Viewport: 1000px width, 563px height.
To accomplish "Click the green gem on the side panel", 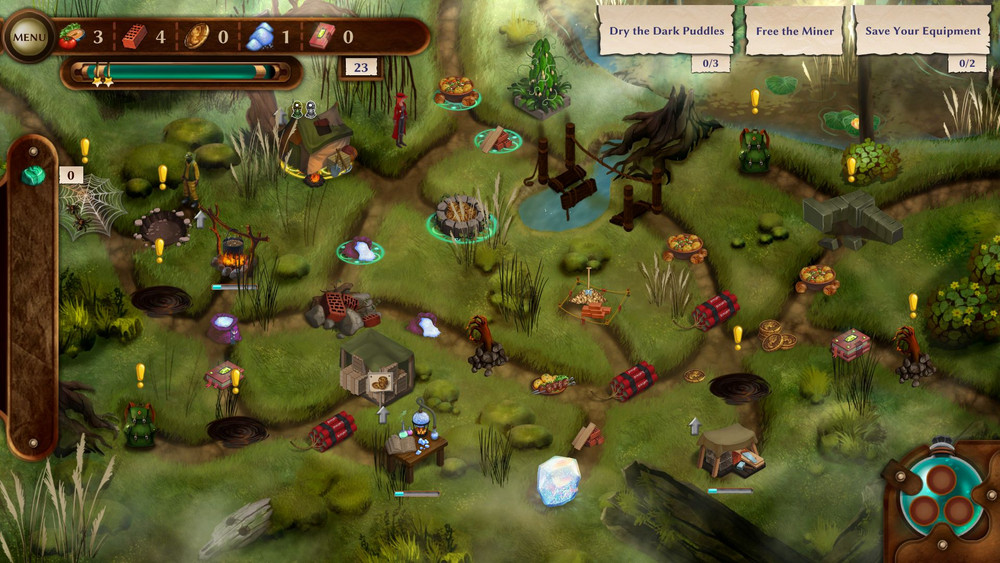I will (x=33, y=176).
